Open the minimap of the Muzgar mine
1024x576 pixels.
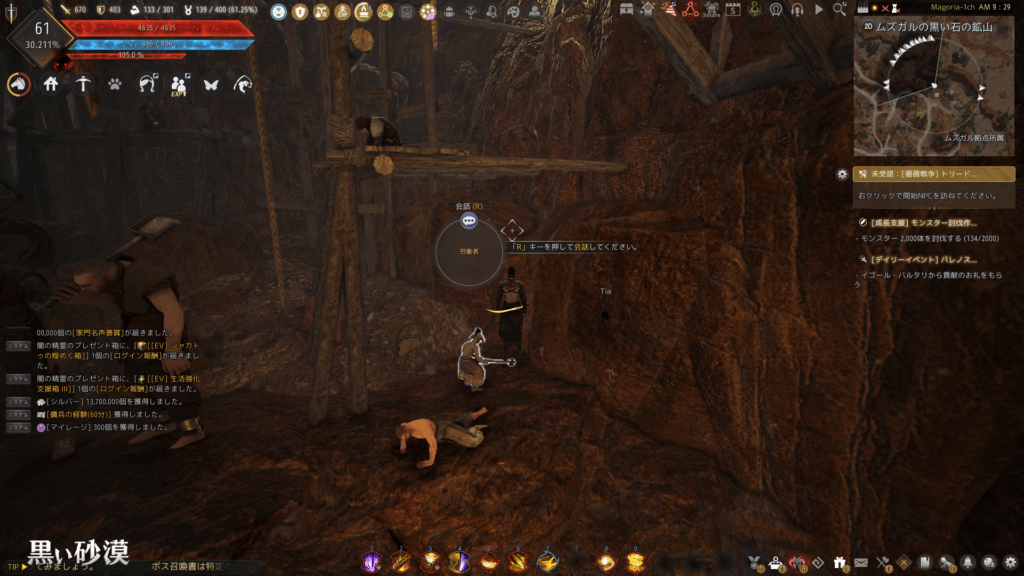tap(933, 86)
